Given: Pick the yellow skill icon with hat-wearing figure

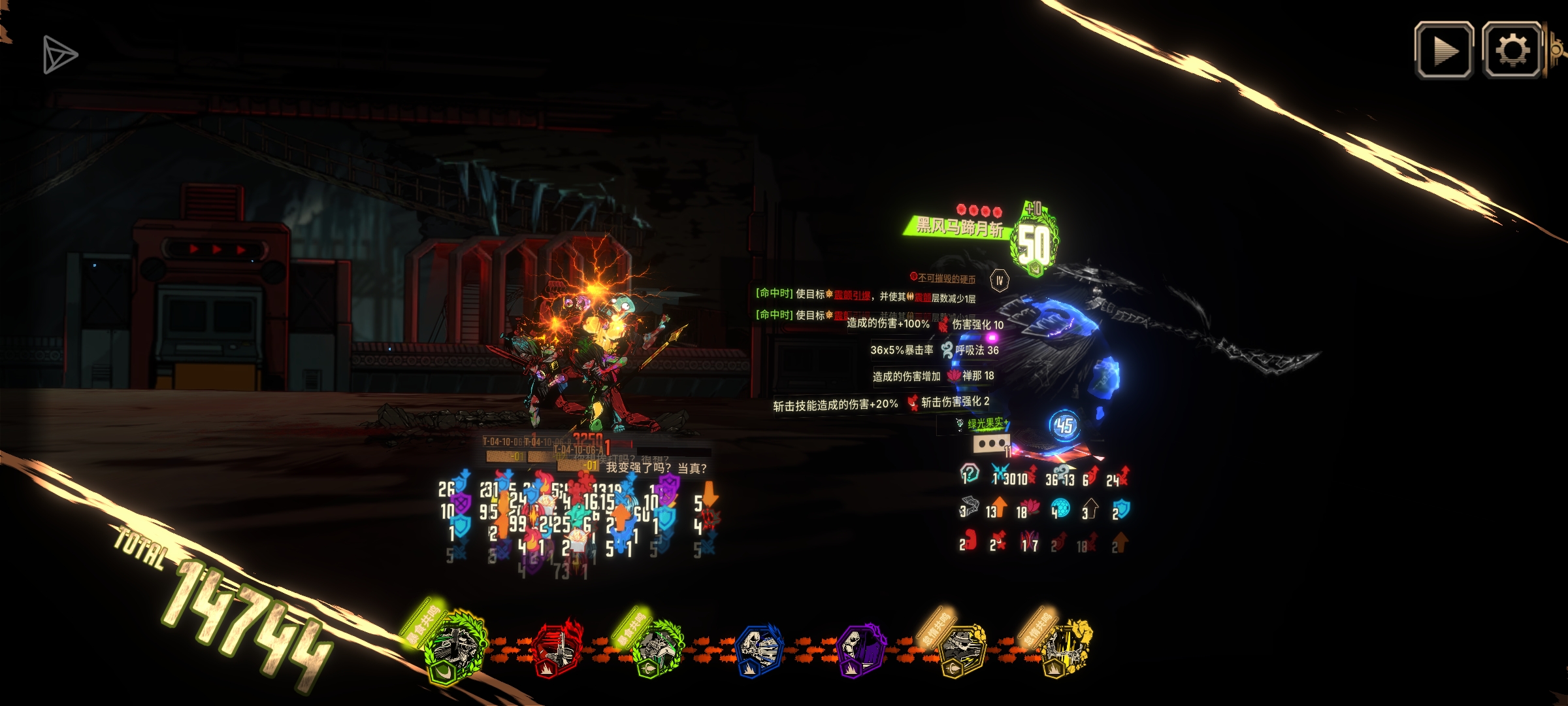Looking at the screenshot, I should tap(962, 650).
